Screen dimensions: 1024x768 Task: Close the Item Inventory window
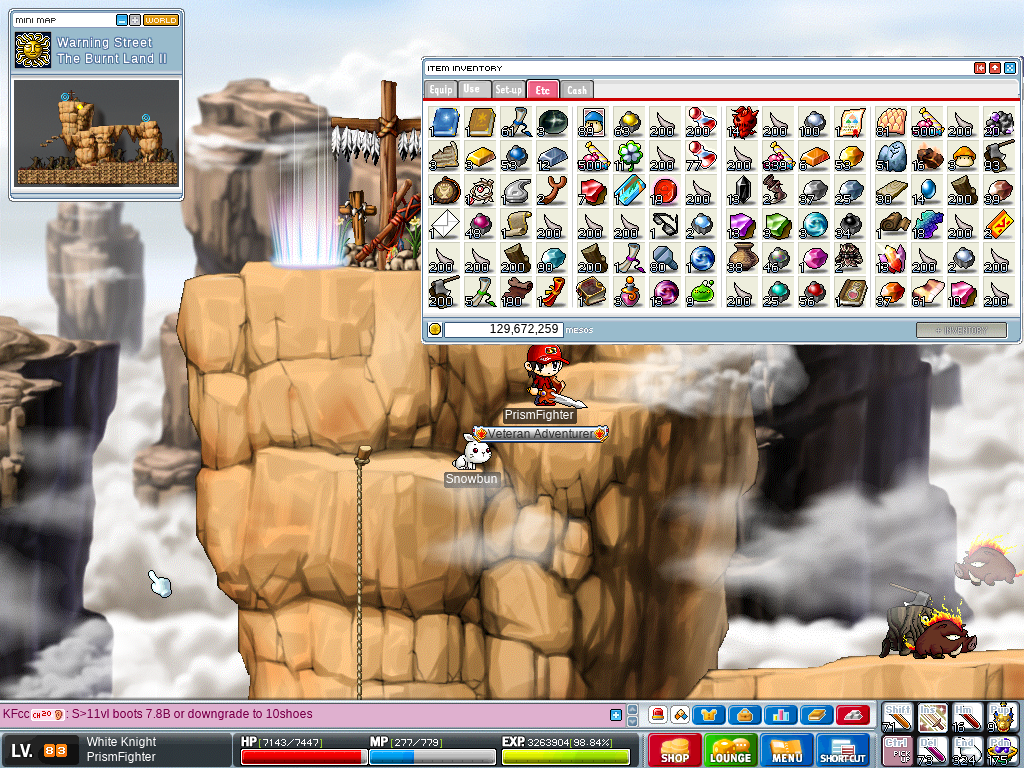click(x=1010, y=68)
